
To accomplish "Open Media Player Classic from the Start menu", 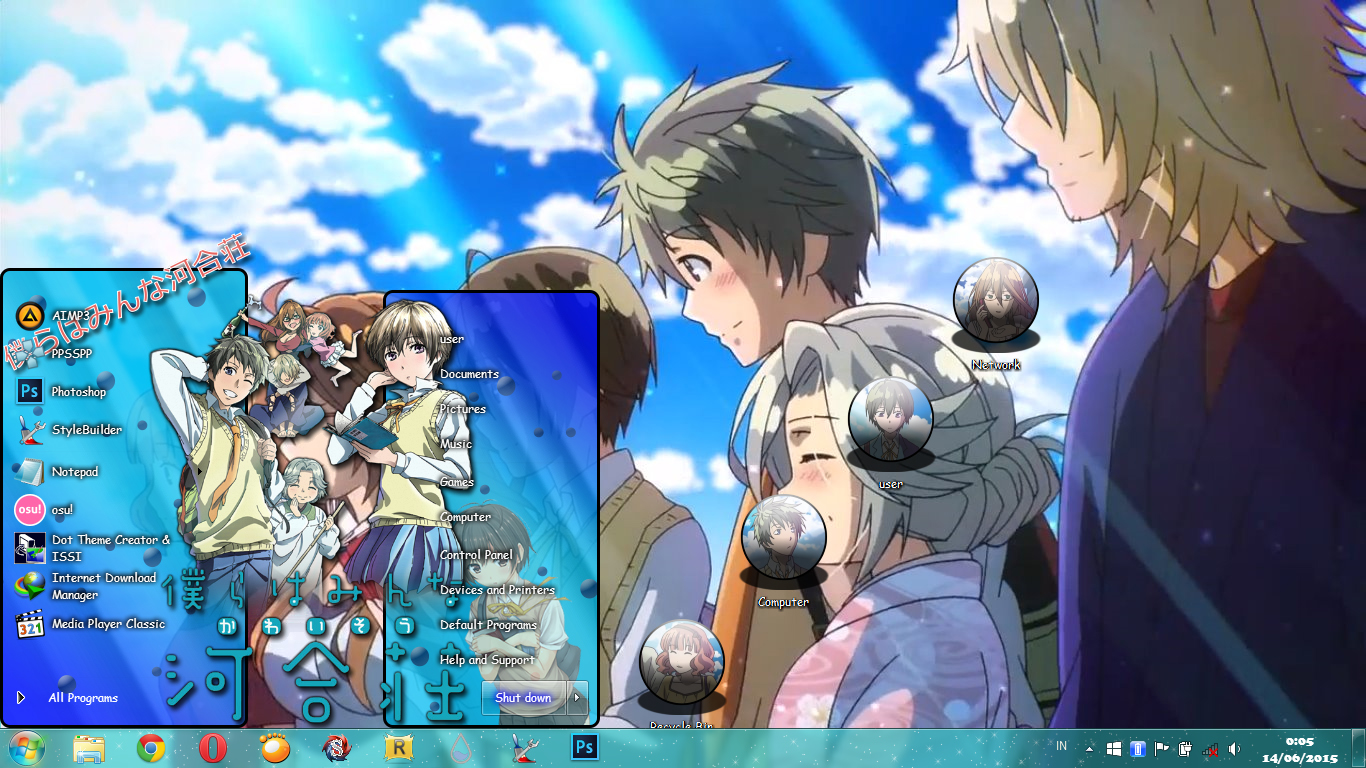I will (106, 623).
